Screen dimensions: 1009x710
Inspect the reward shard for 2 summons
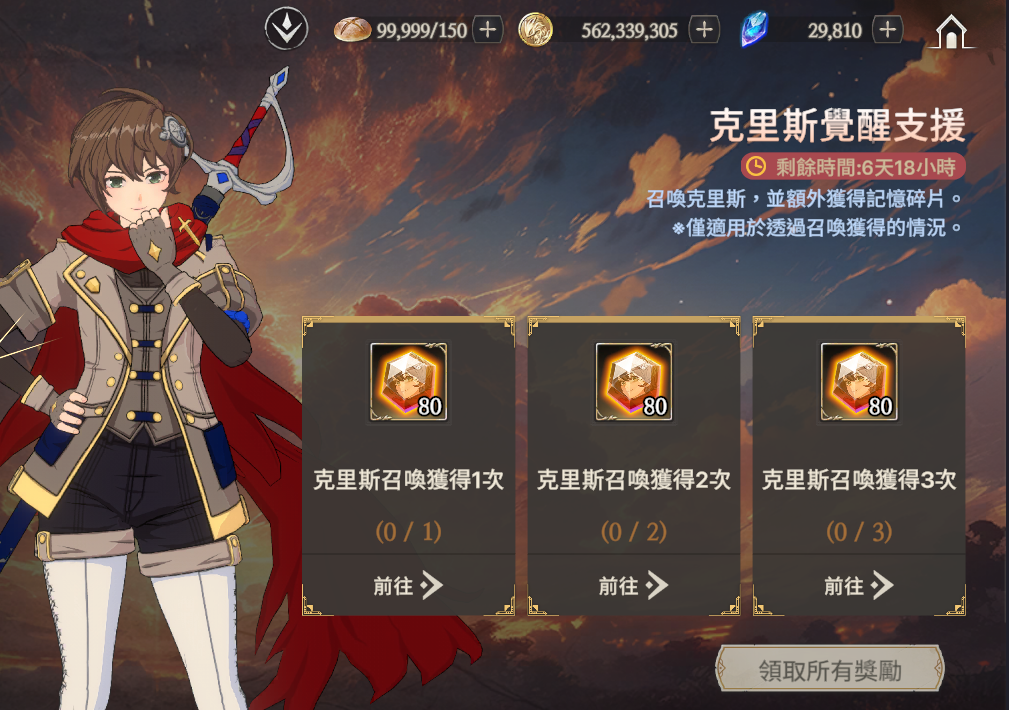coord(633,381)
